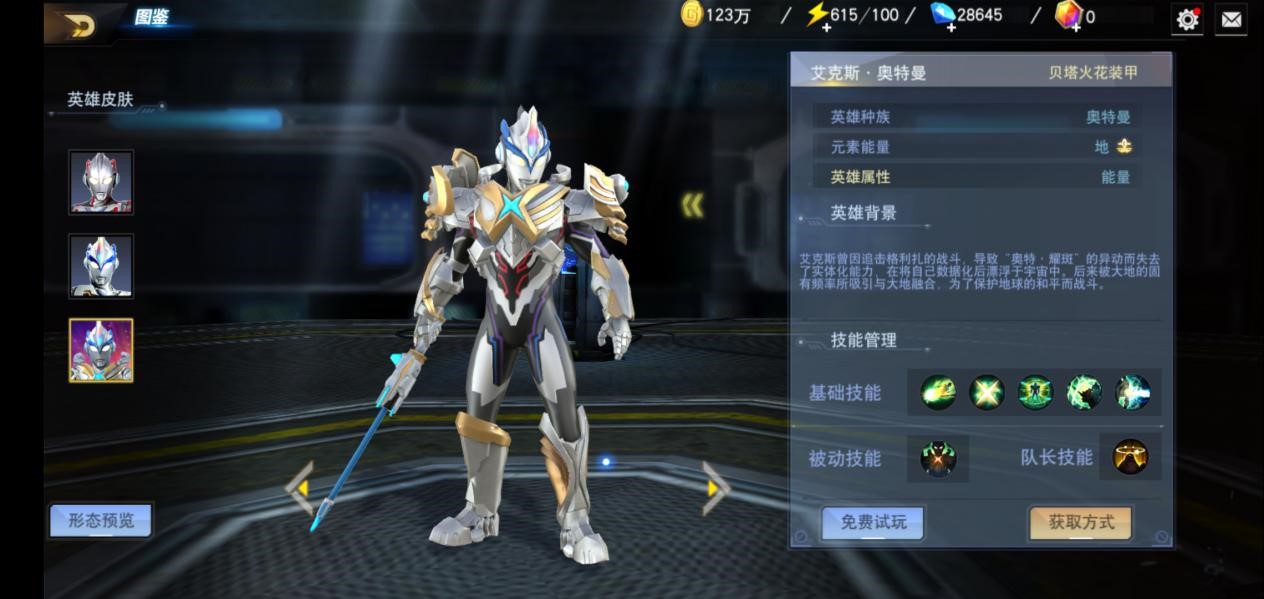
Task: Show the previous hero with left arrow
Action: pos(300,488)
